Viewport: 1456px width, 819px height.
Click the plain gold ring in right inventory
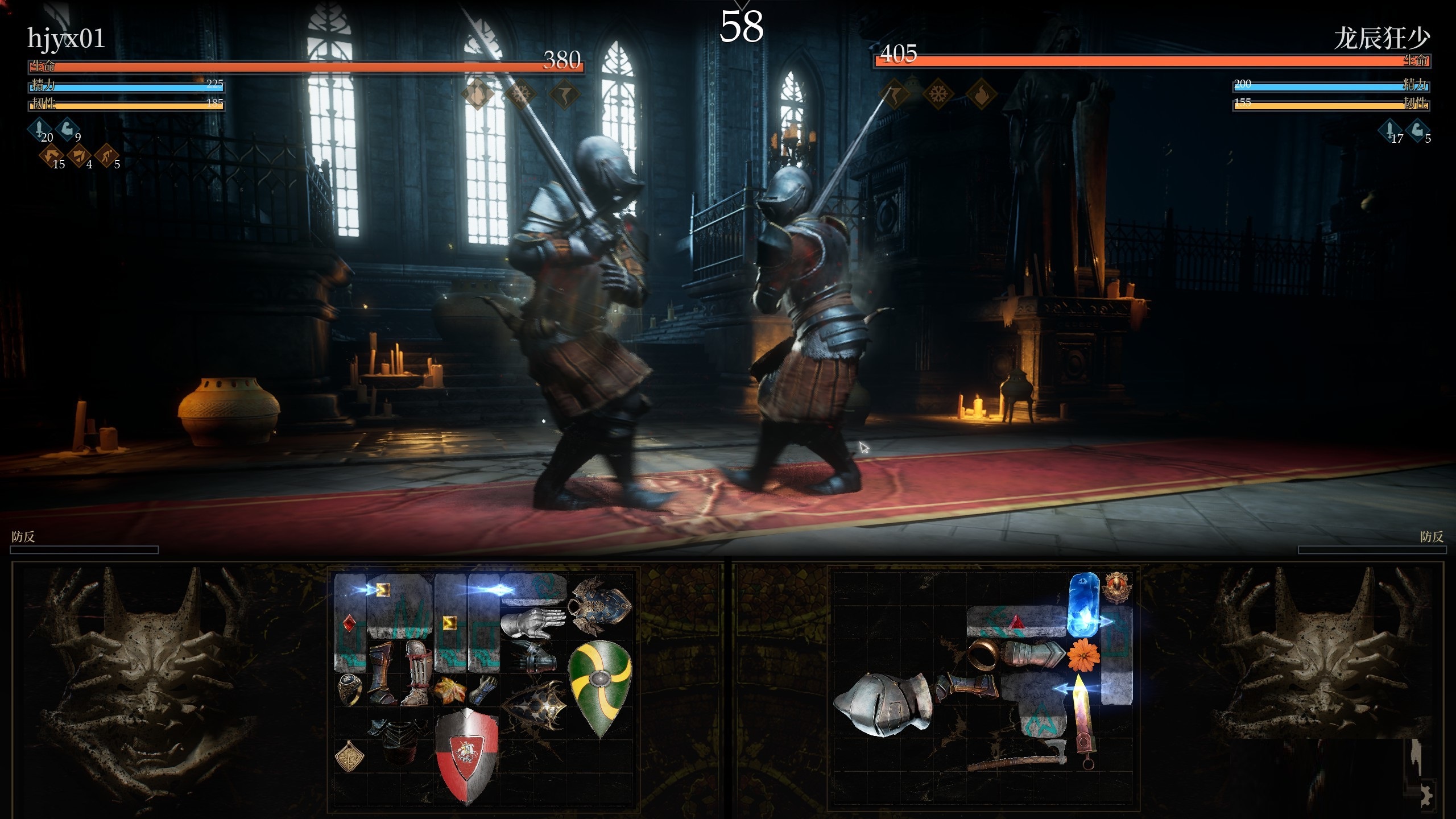click(x=983, y=654)
